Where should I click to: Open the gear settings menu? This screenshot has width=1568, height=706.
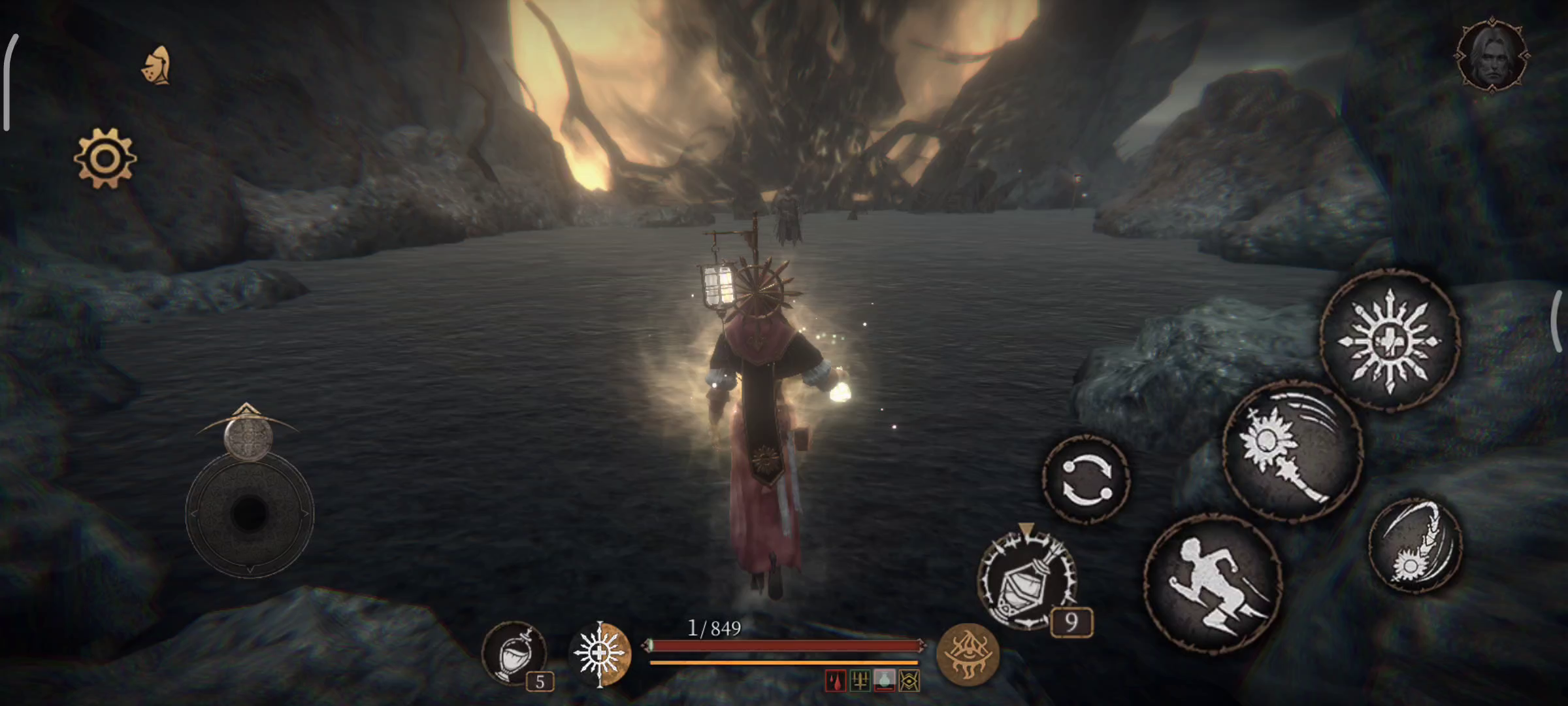pos(105,158)
